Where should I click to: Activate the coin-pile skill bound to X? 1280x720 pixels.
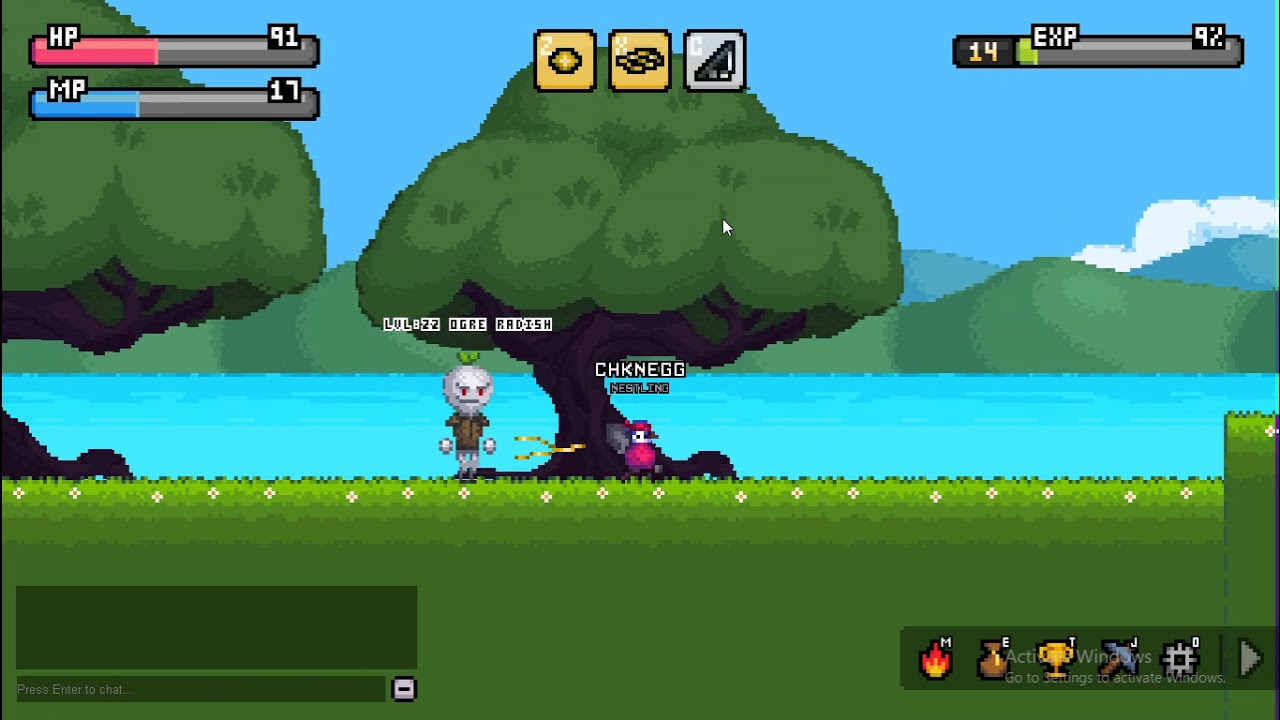pyautogui.click(x=639, y=61)
